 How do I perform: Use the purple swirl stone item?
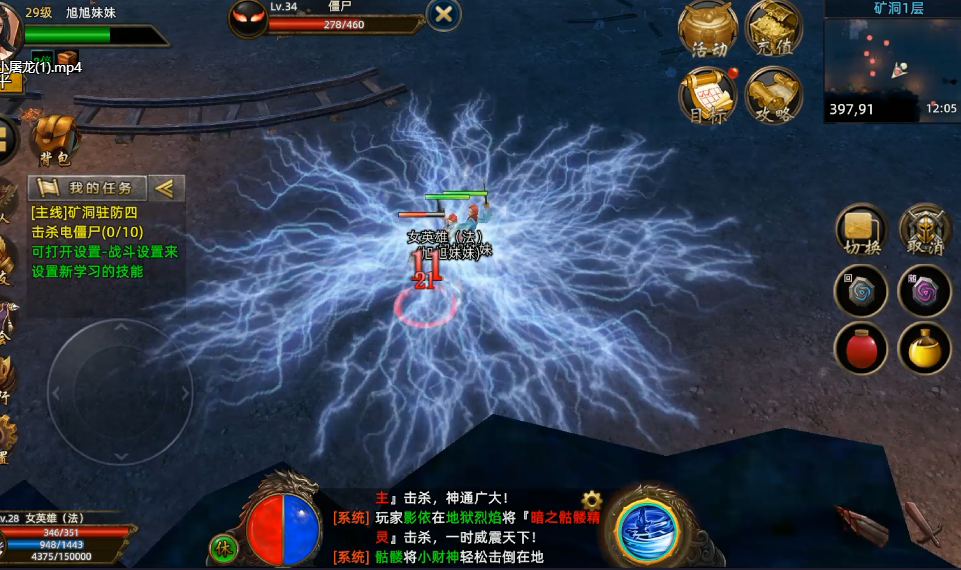pos(925,292)
